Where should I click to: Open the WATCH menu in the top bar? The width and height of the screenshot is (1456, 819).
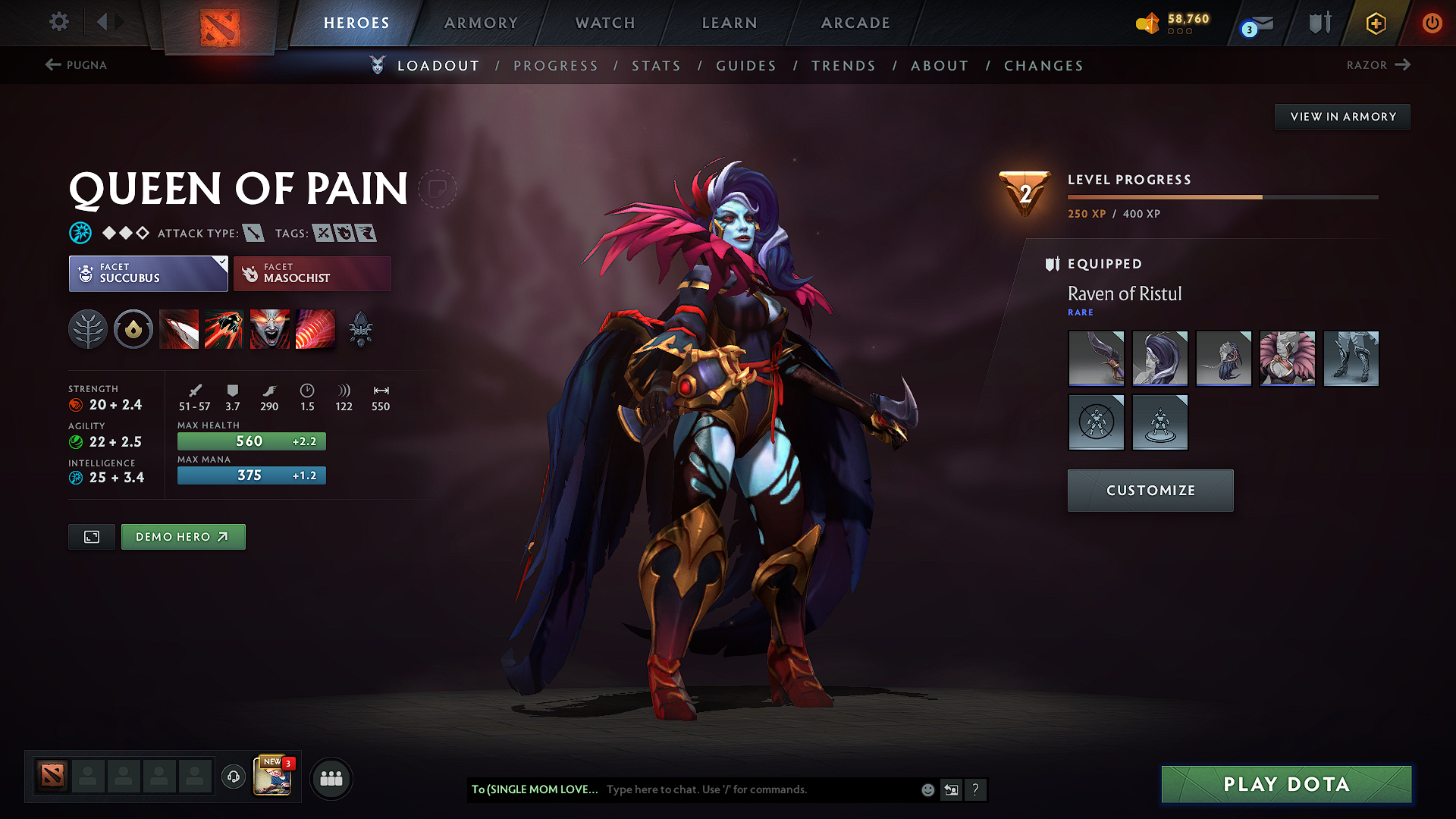pos(604,23)
